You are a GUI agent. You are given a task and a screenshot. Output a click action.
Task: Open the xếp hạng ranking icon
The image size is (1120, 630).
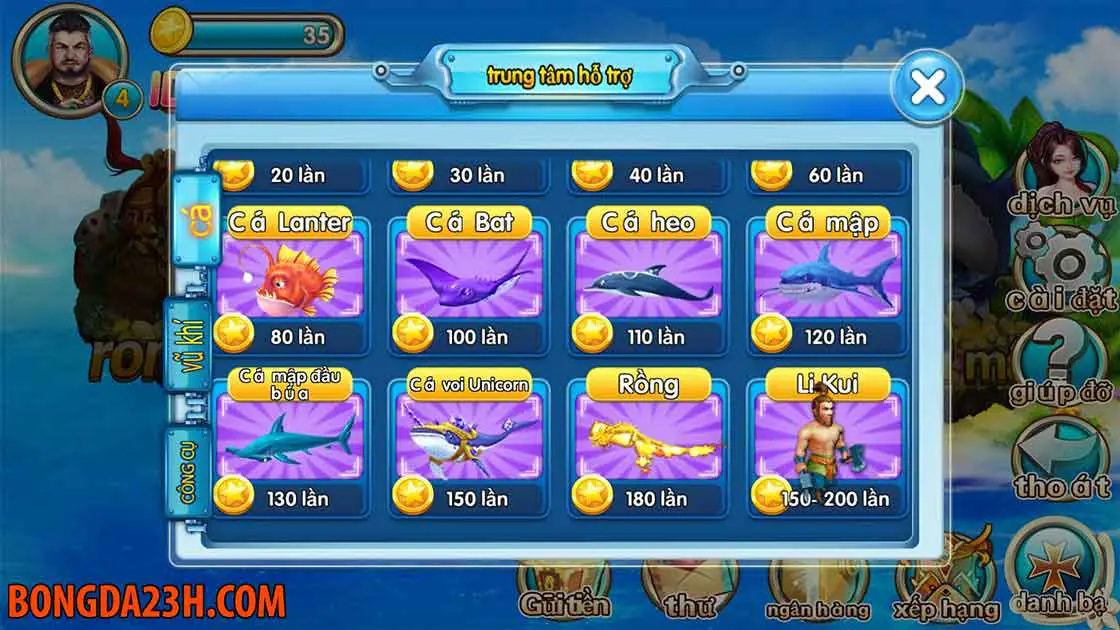pyautogui.click(x=947, y=580)
